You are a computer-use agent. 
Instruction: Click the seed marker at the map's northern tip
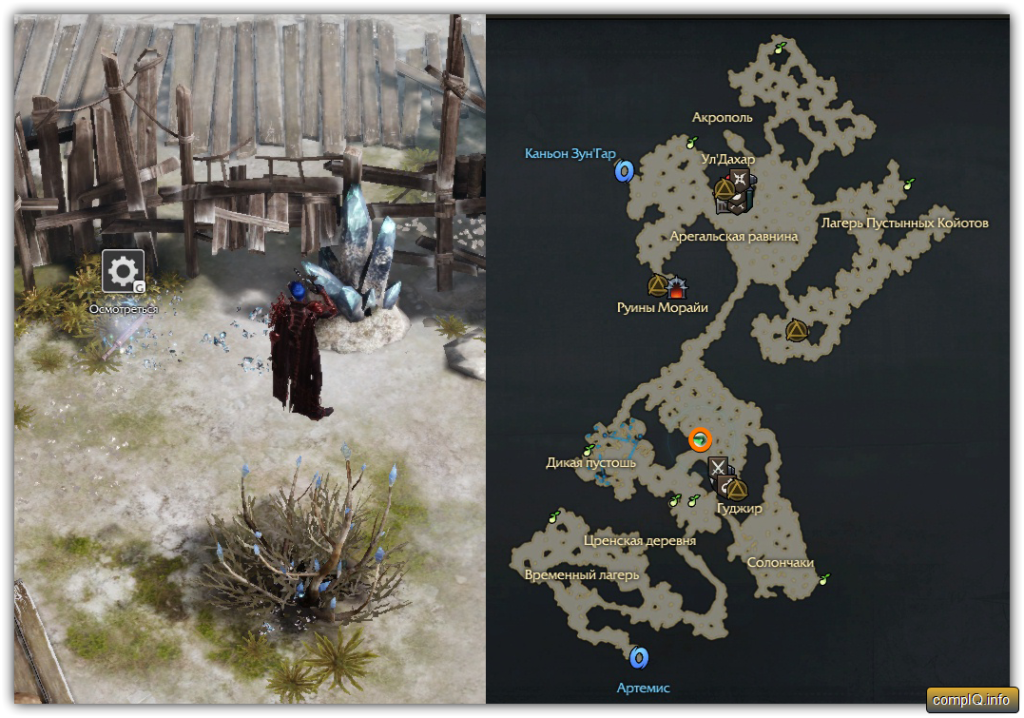click(x=782, y=46)
